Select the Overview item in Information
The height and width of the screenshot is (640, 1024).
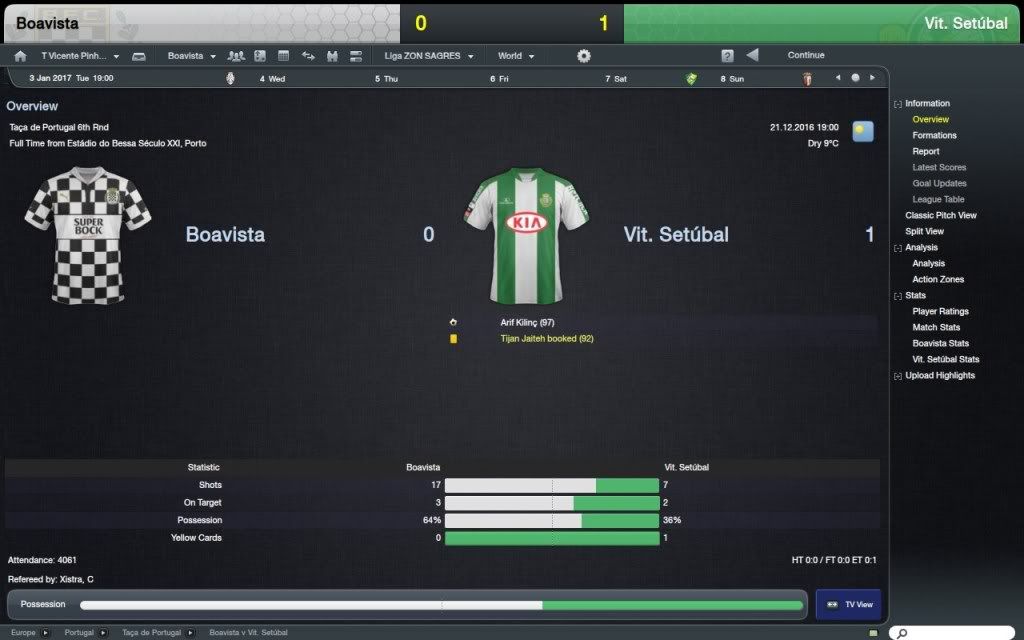pyautogui.click(x=930, y=120)
